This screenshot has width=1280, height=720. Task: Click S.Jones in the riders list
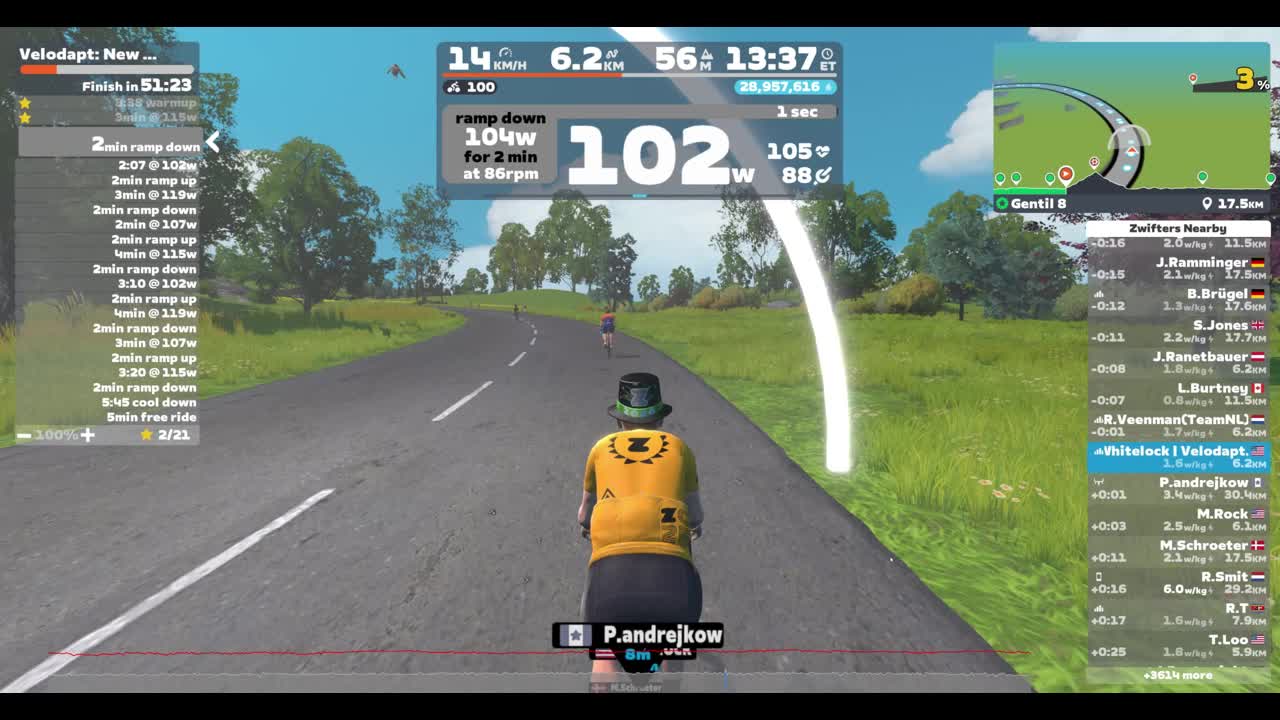pos(1178,330)
